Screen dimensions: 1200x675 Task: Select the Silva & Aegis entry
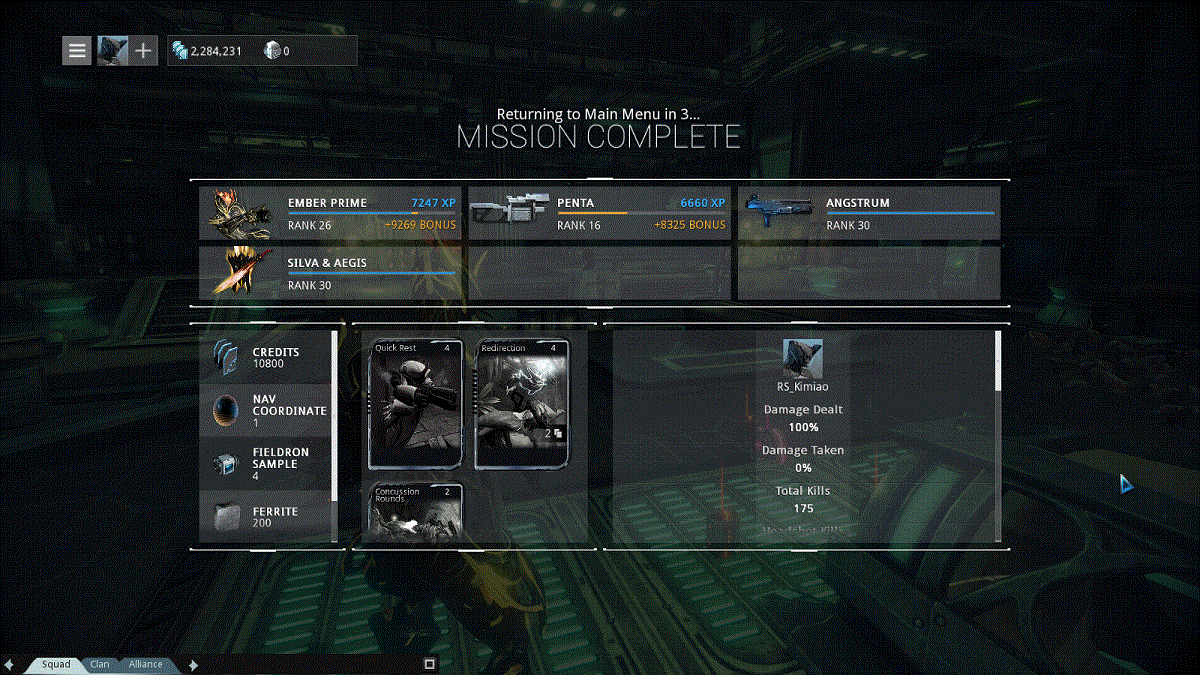coord(332,273)
